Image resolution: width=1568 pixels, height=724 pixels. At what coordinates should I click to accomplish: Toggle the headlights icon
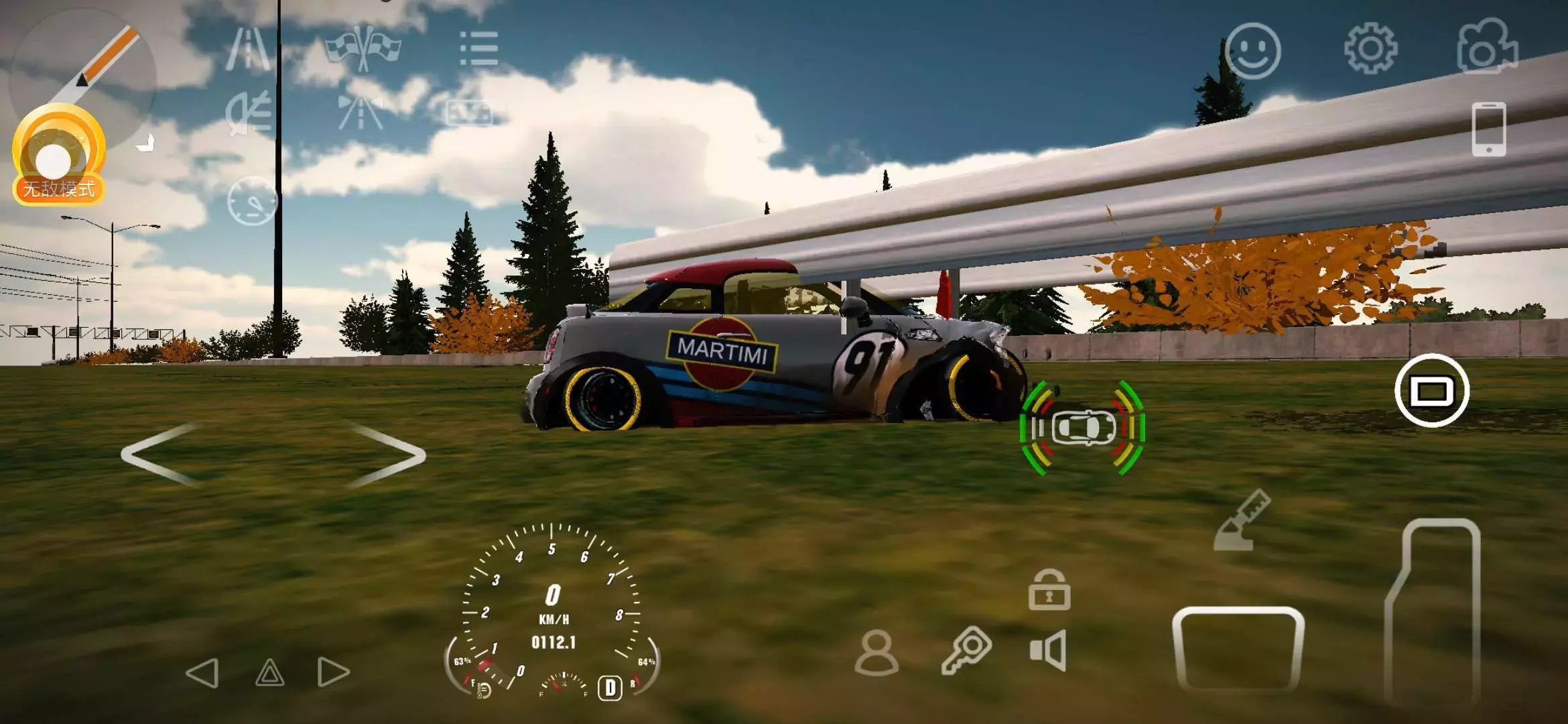[249, 114]
